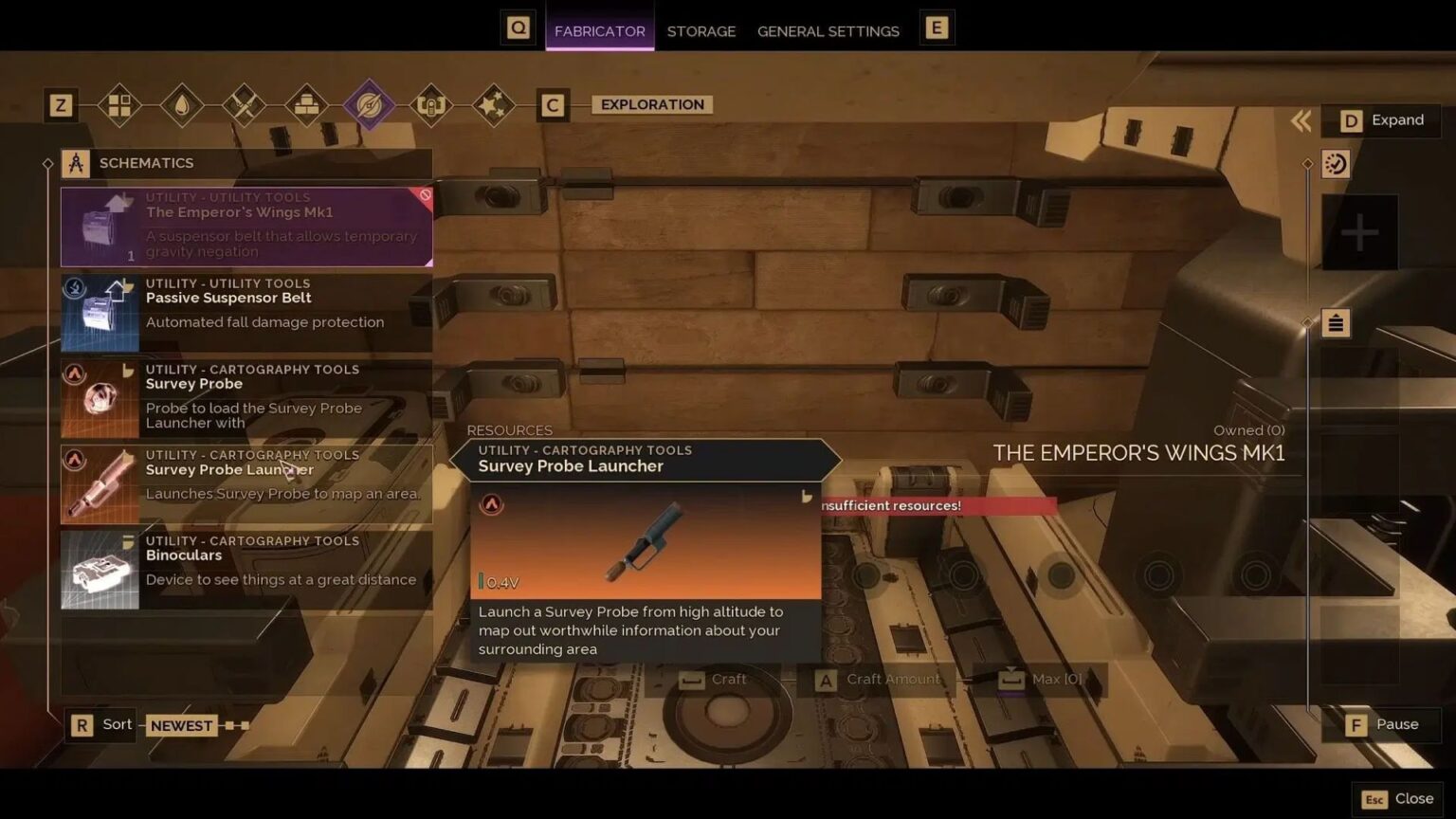Open the handheld device utility category
The width and height of the screenshot is (1456, 819).
click(431, 105)
